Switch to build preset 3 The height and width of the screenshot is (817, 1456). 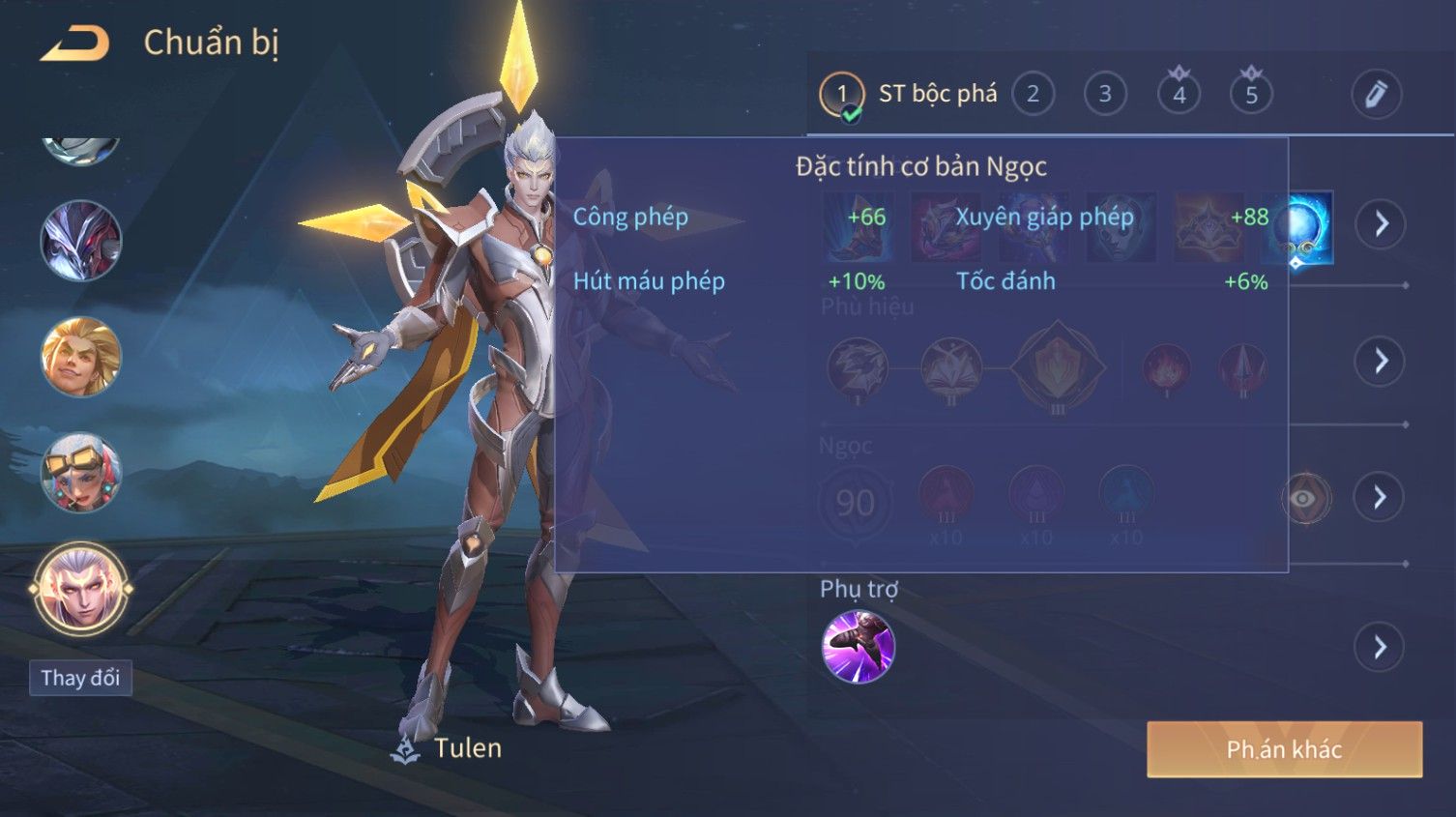point(1105,94)
